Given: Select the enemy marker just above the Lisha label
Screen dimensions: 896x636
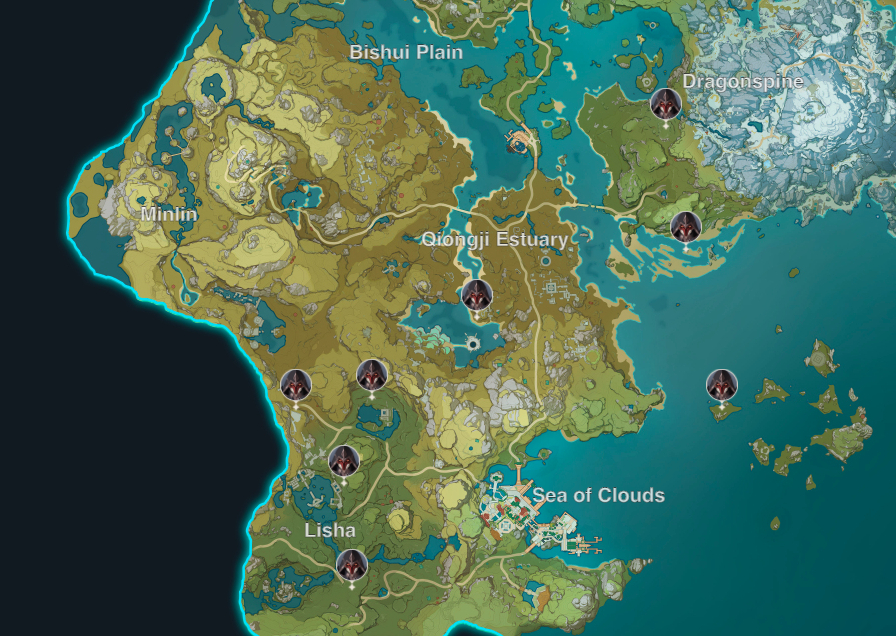Looking at the screenshot, I should click(x=344, y=461).
